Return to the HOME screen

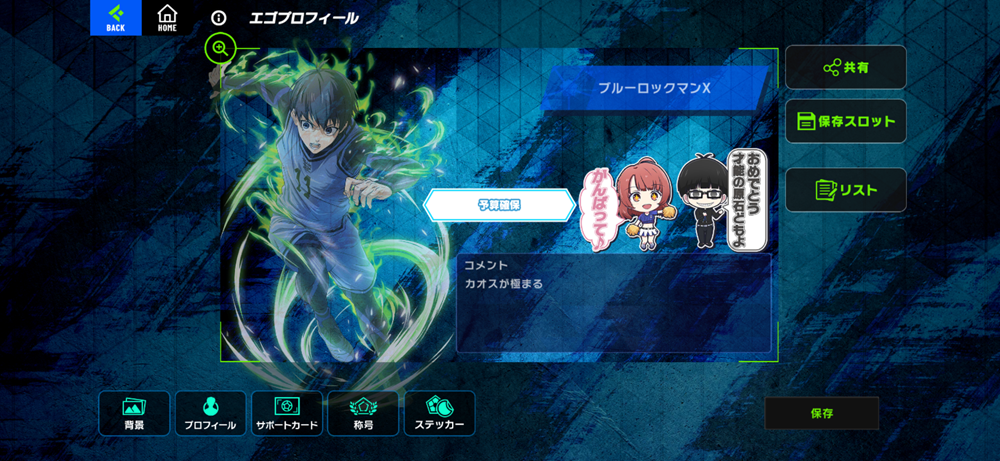(167, 17)
